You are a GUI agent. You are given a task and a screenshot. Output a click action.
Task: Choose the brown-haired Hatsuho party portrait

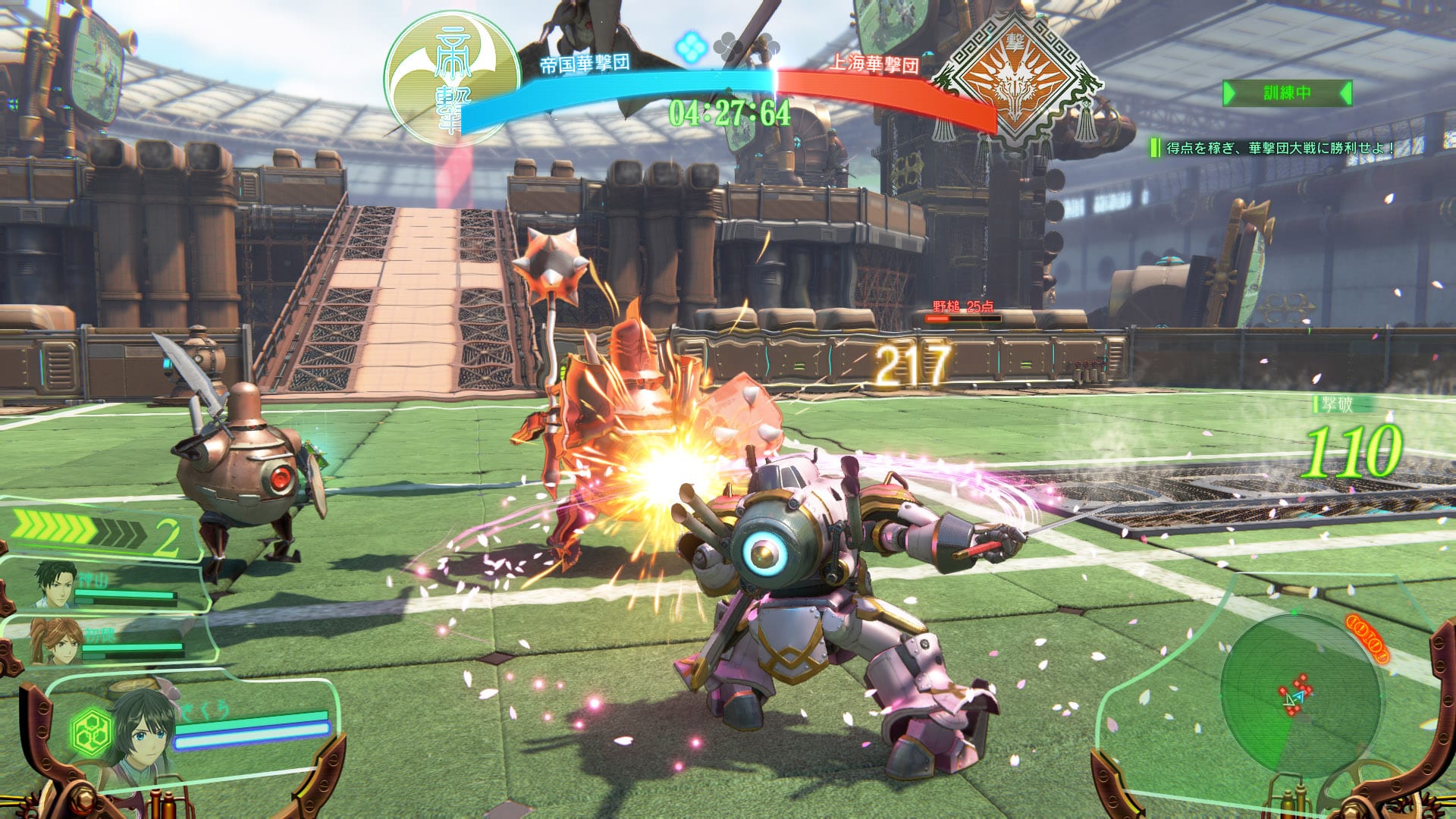pos(55,641)
